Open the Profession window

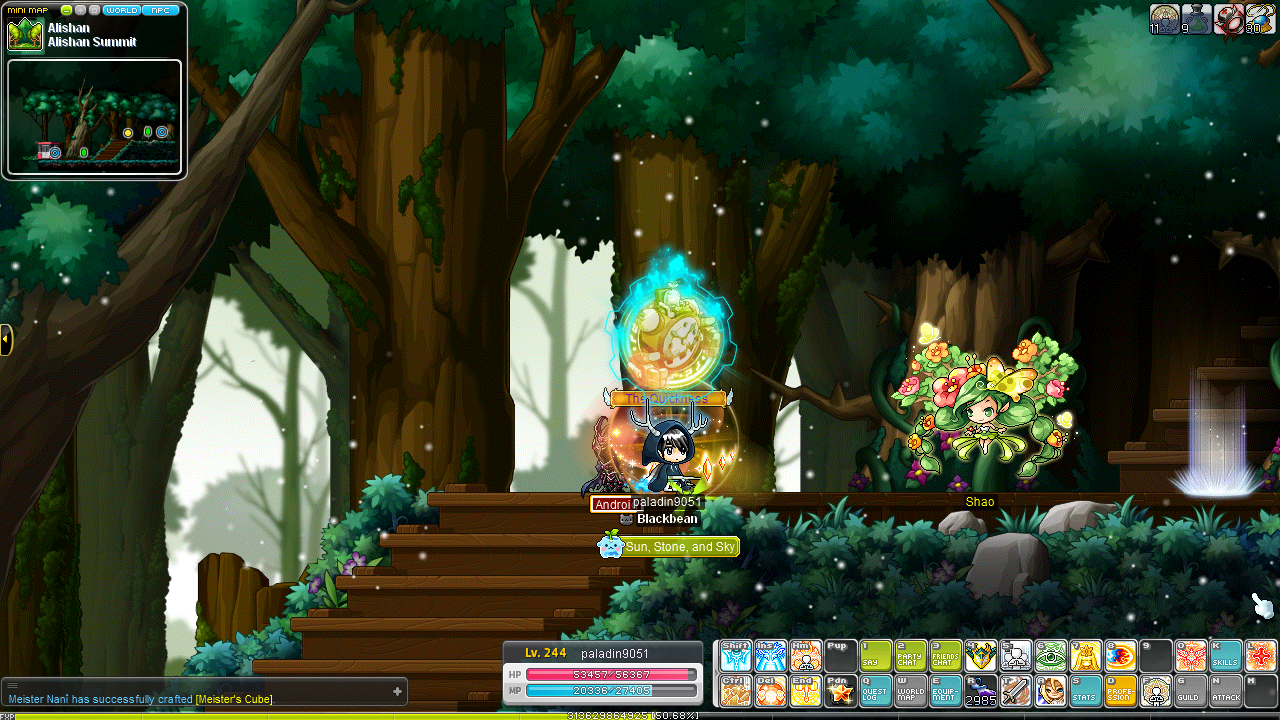[1120, 691]
